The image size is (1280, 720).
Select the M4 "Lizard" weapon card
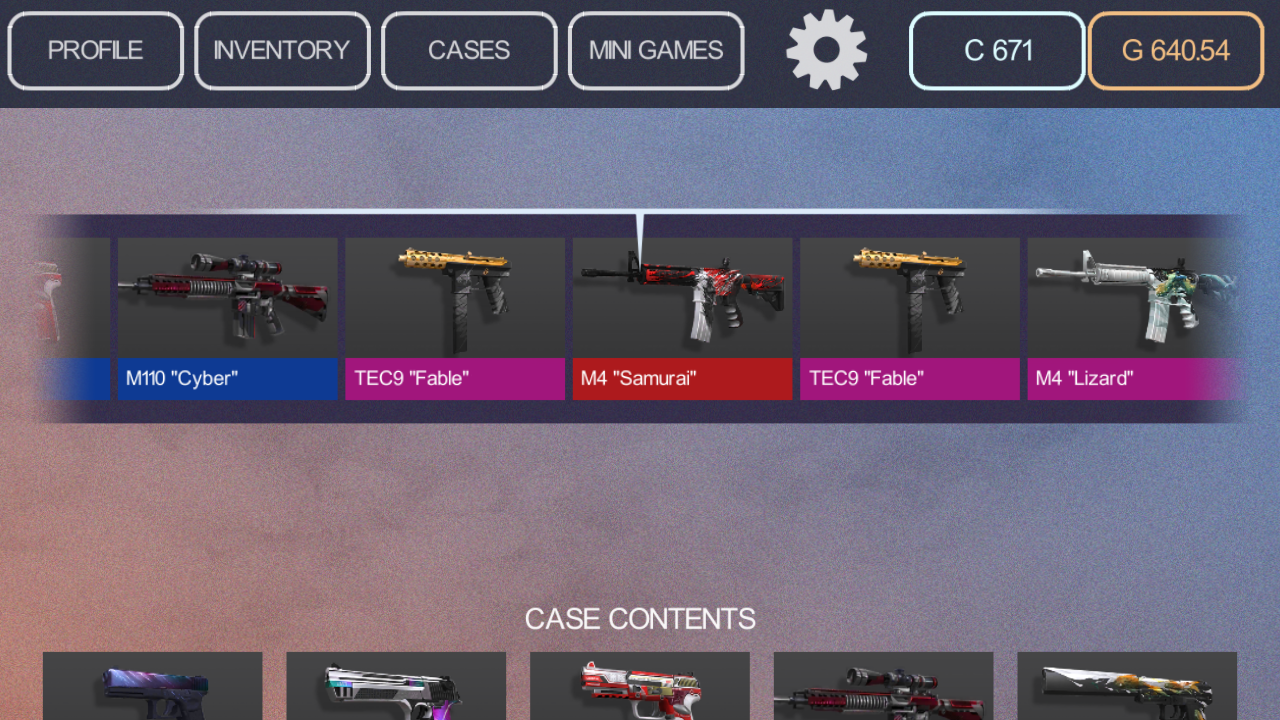(1135, 300)
